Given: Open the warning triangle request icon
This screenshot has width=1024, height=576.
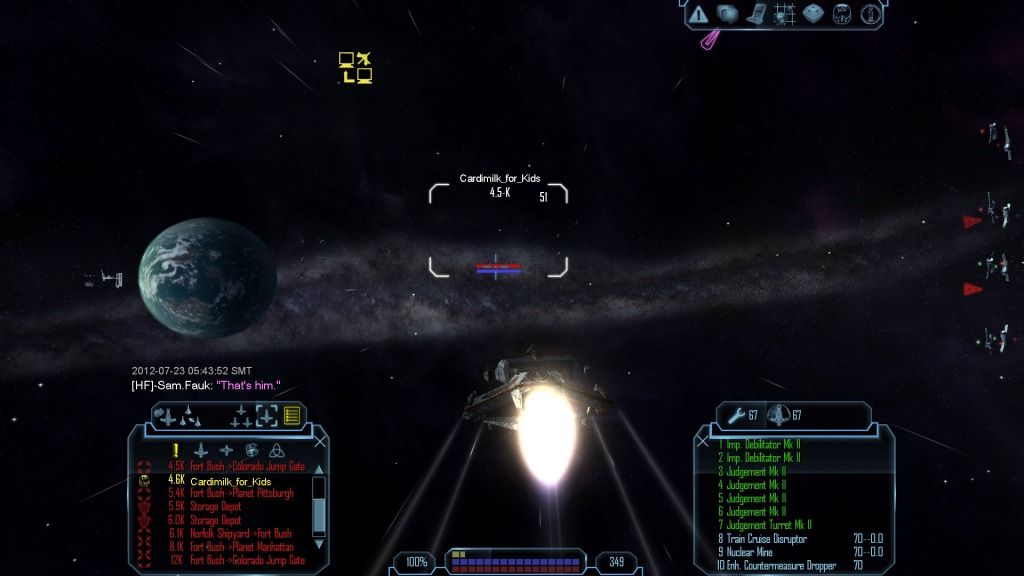Looking at the screenshot, I should coord(698,14).
